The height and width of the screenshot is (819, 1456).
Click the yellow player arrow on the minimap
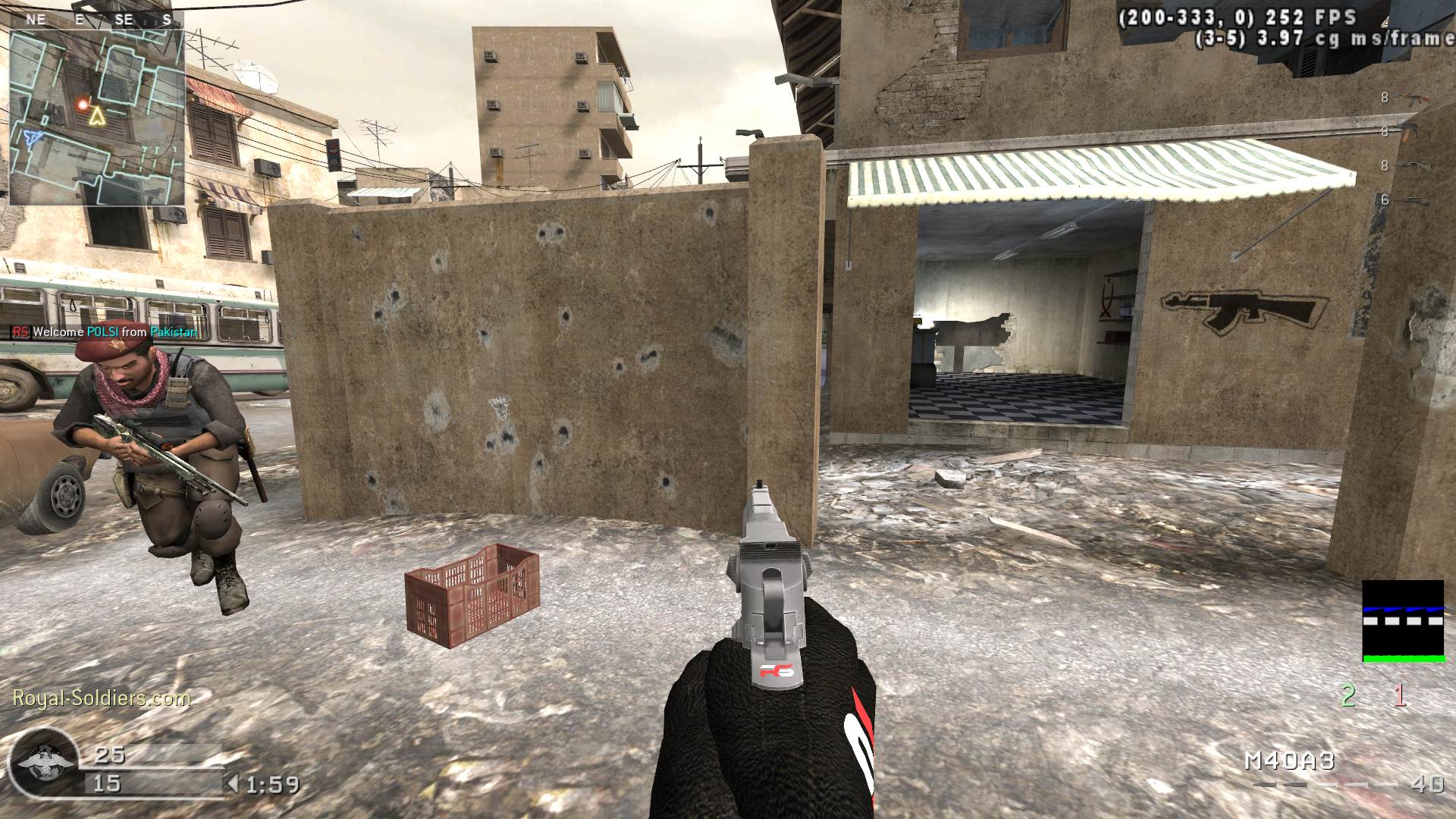[x=96, y=115]
